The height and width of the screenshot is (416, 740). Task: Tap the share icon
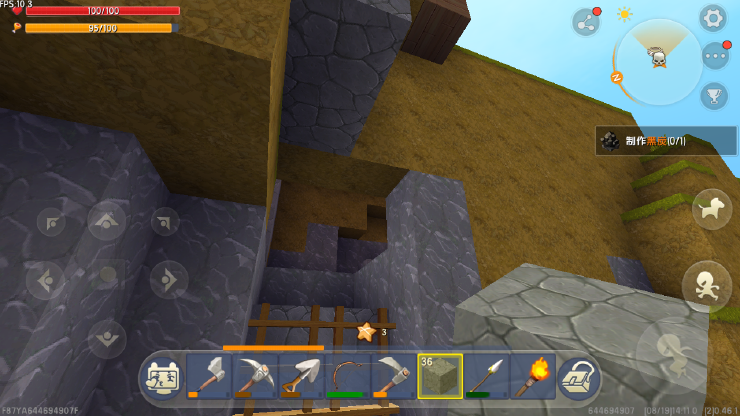coord(585,22)
